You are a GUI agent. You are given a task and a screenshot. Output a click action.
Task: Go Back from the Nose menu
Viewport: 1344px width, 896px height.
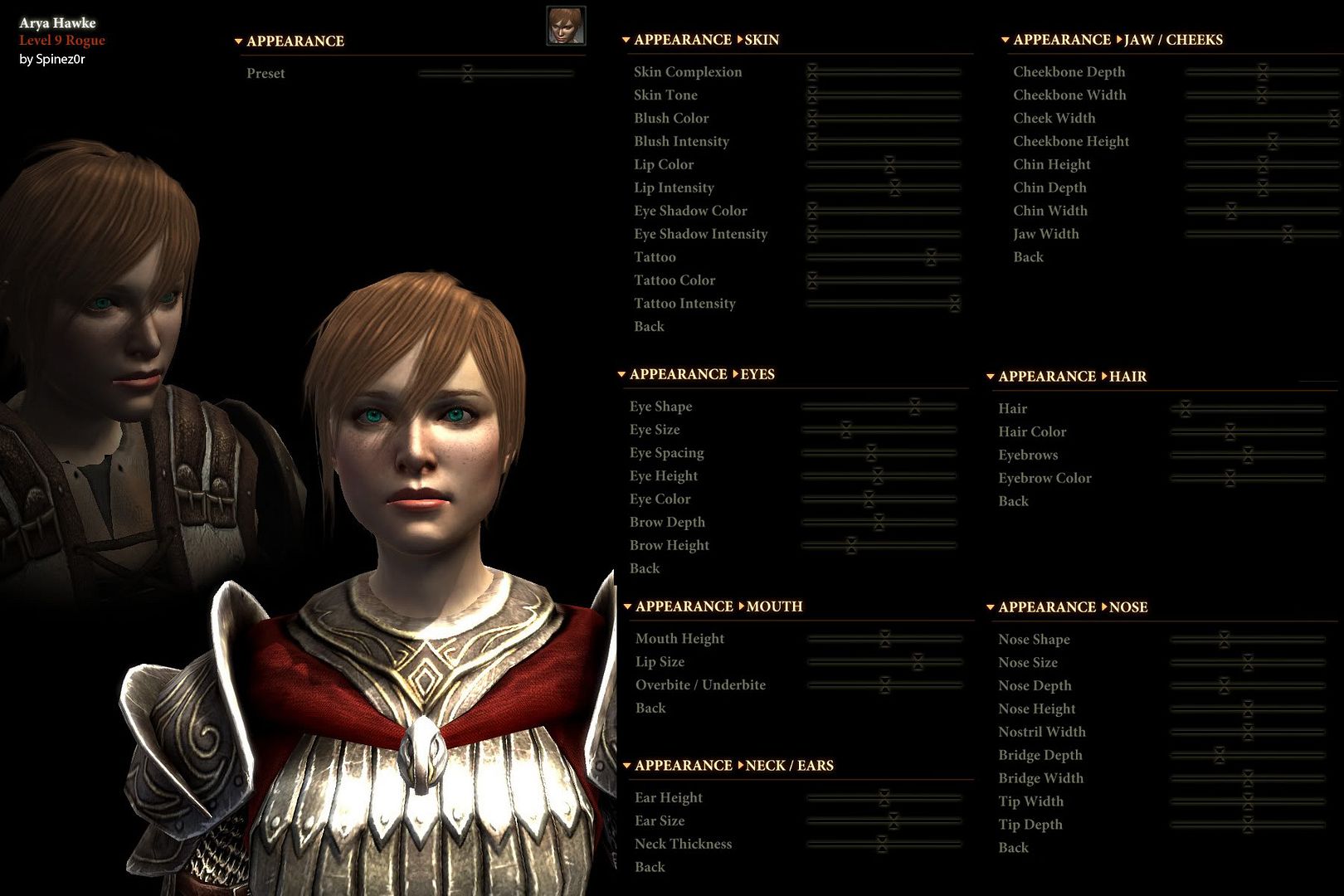[x=1013, y=848]
